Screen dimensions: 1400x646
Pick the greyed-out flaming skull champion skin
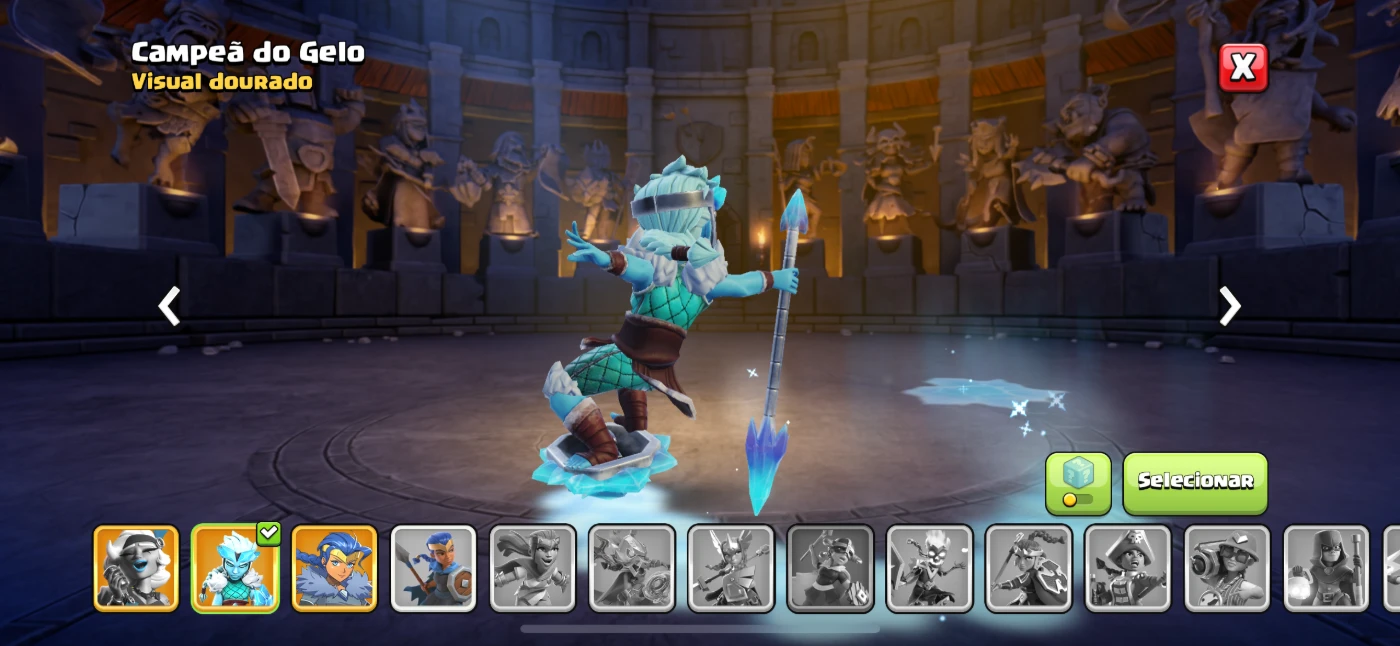[929, 567]
